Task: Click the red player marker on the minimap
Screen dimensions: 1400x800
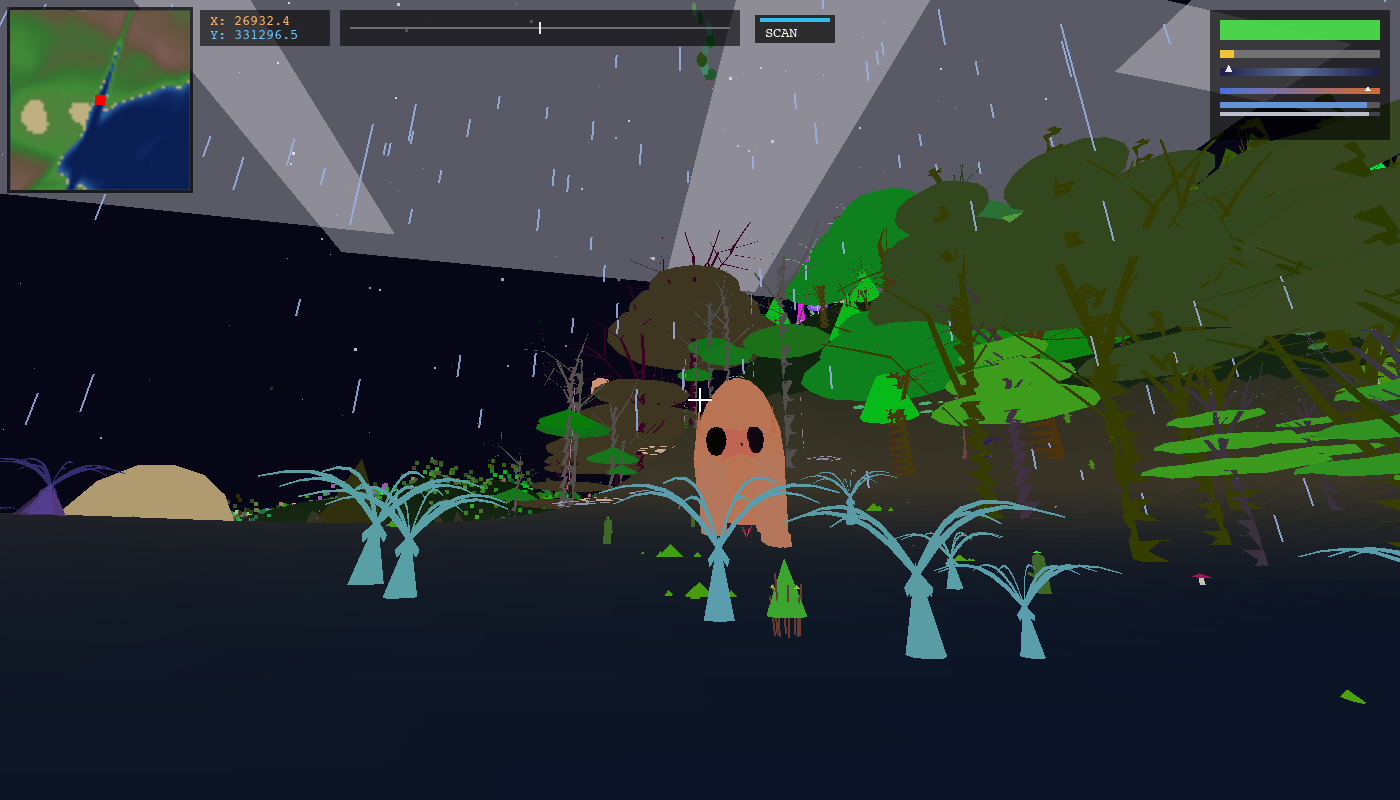Action: click(x=98, y=100)
